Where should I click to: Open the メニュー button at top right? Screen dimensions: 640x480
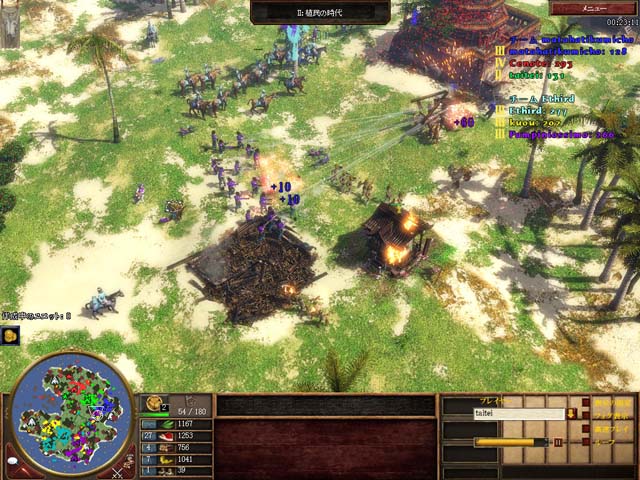[592, 8]
